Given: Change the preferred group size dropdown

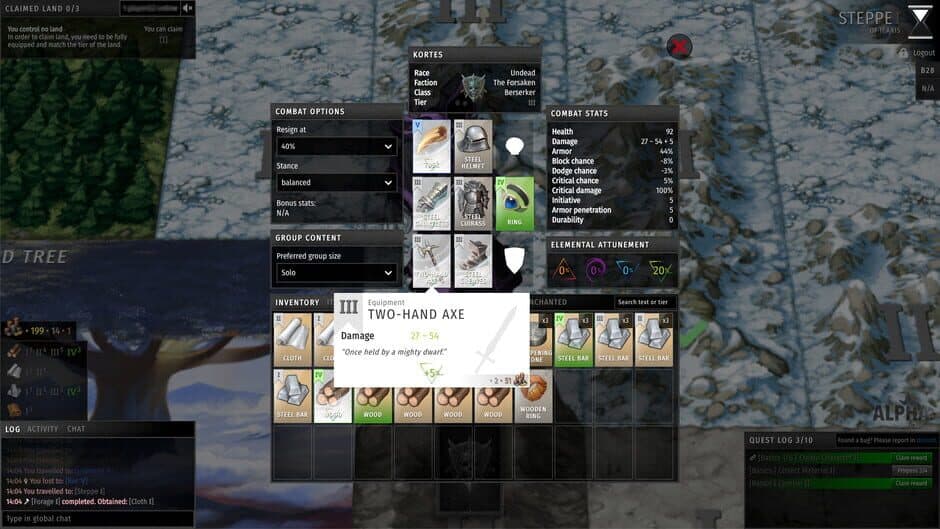Looking at the screenshot, I should click(336, 272).
